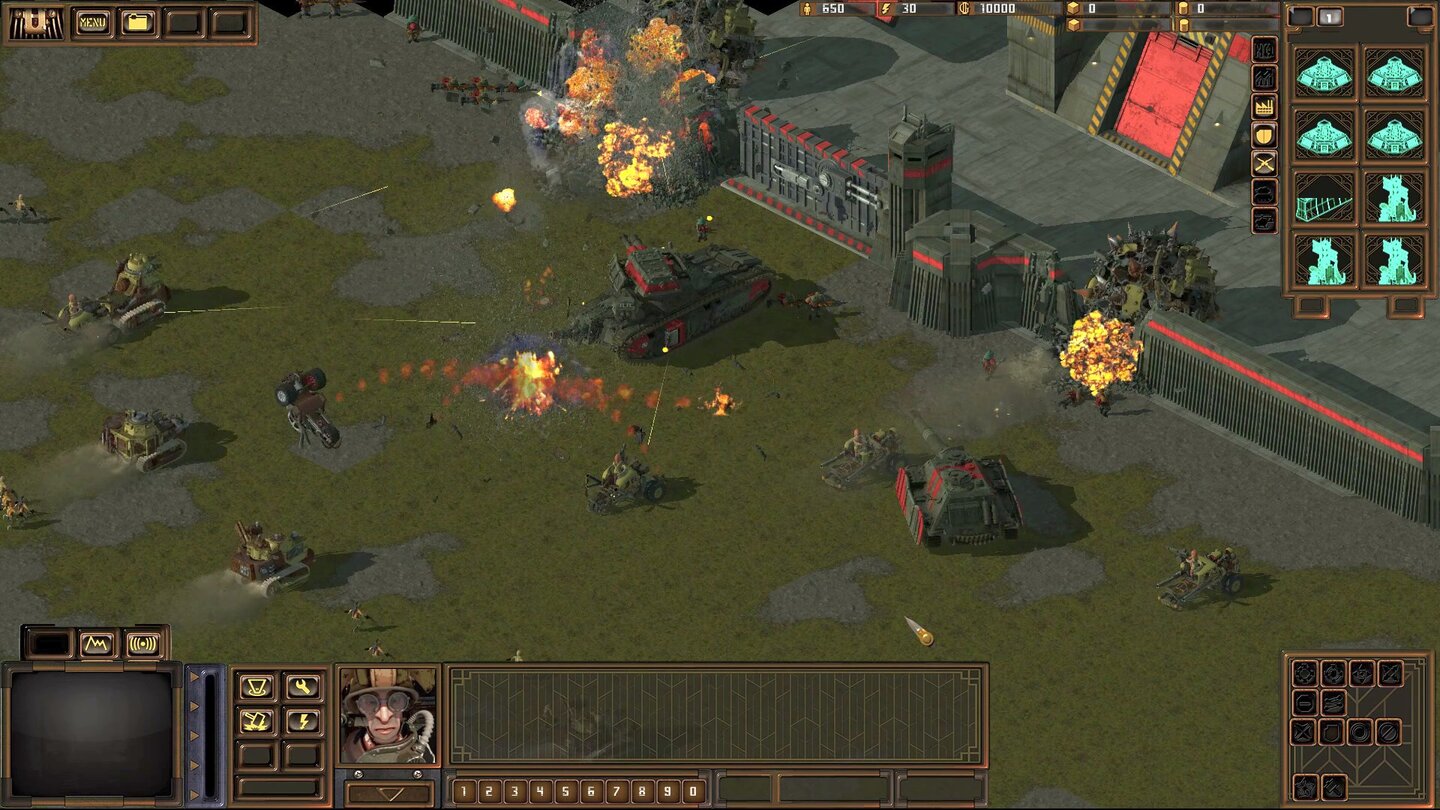Expand the right tab arrow atop the build sidebar
1440x810 pixels.
pos(1420,17)
